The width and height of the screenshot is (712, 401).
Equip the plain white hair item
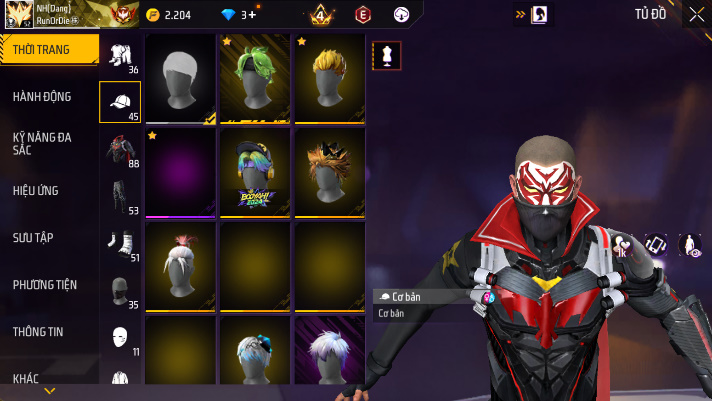tap(180, 78)
